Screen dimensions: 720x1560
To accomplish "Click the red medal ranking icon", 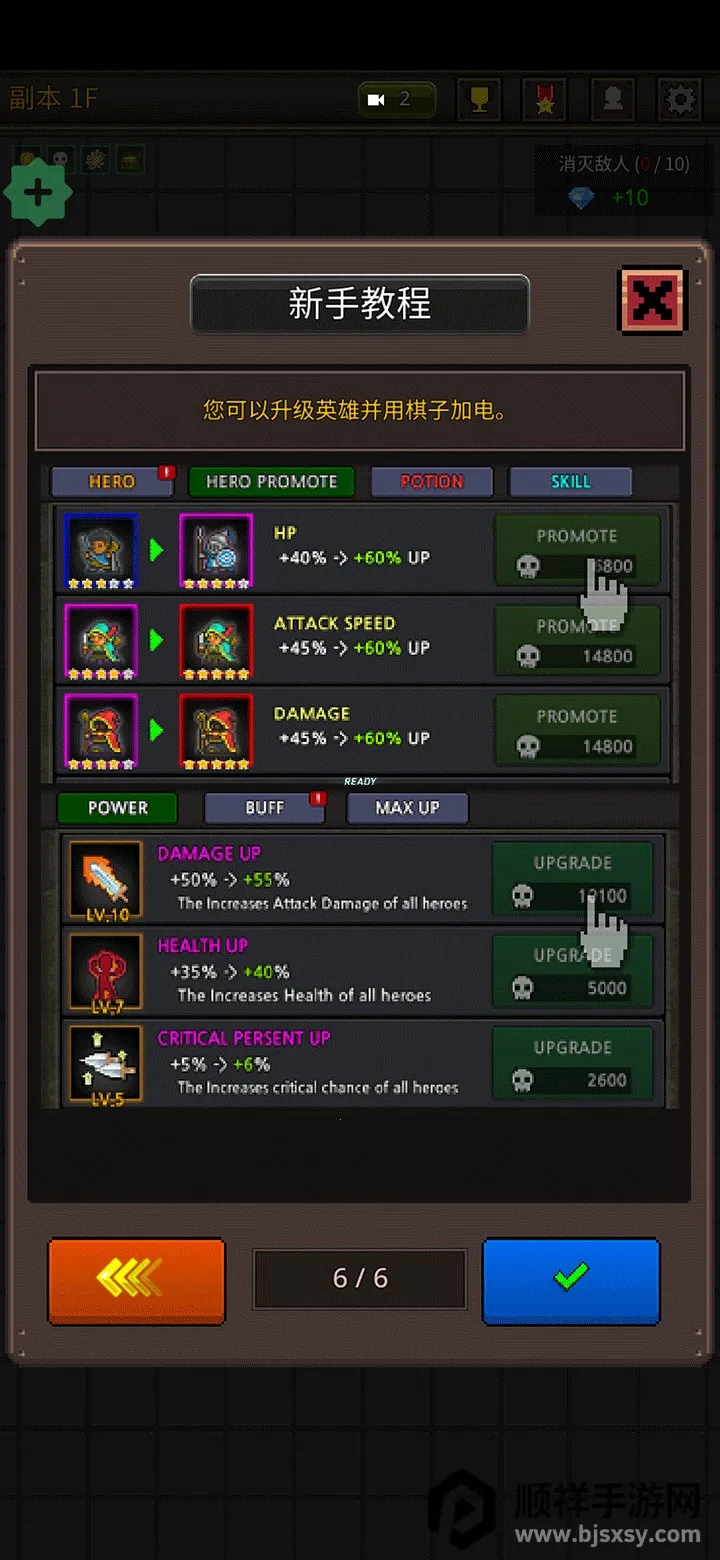I will coord(545,100).
